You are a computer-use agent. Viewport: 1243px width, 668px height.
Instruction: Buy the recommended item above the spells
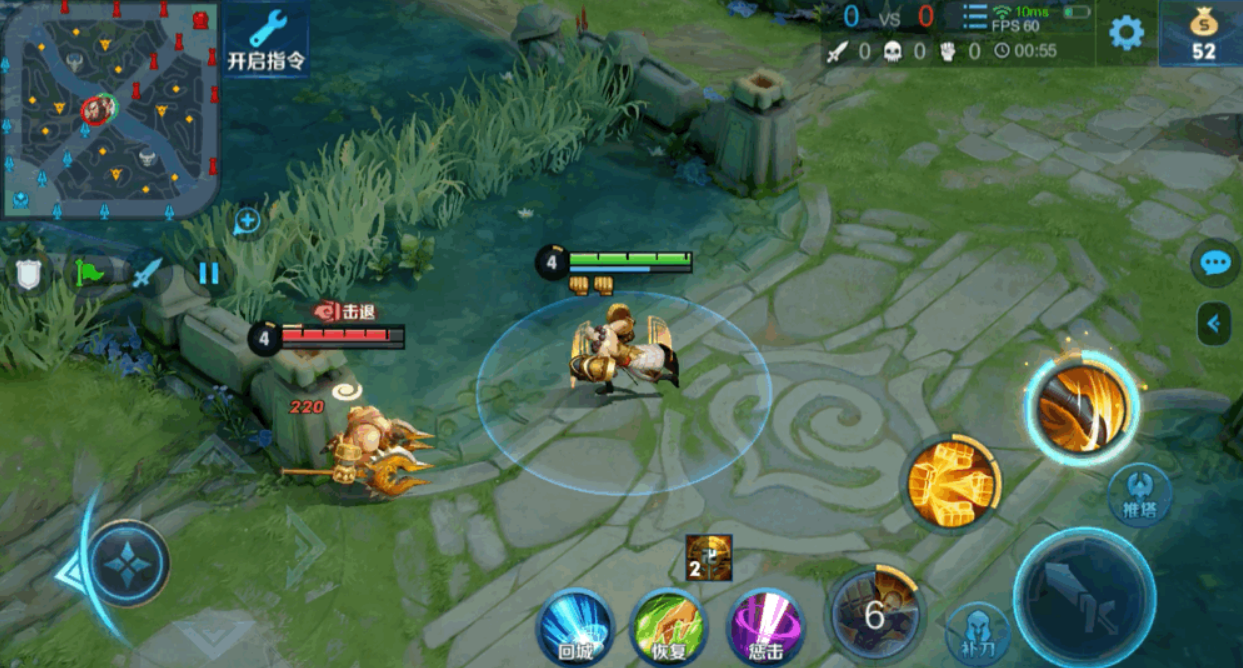coord(709,558)
